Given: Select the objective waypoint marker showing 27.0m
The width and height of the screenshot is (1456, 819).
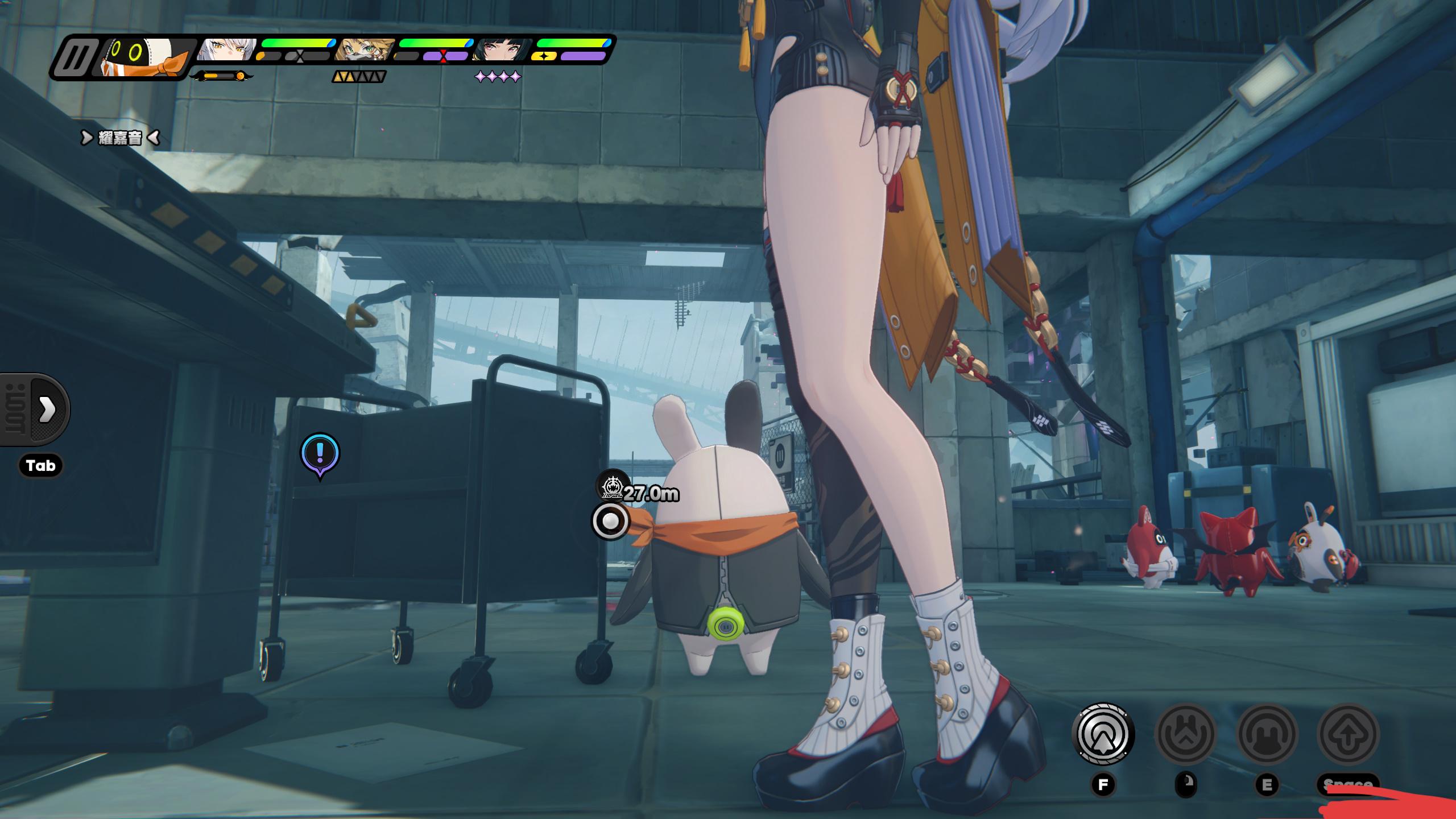Looking at the screenshot, I should [x=612, y=485].
